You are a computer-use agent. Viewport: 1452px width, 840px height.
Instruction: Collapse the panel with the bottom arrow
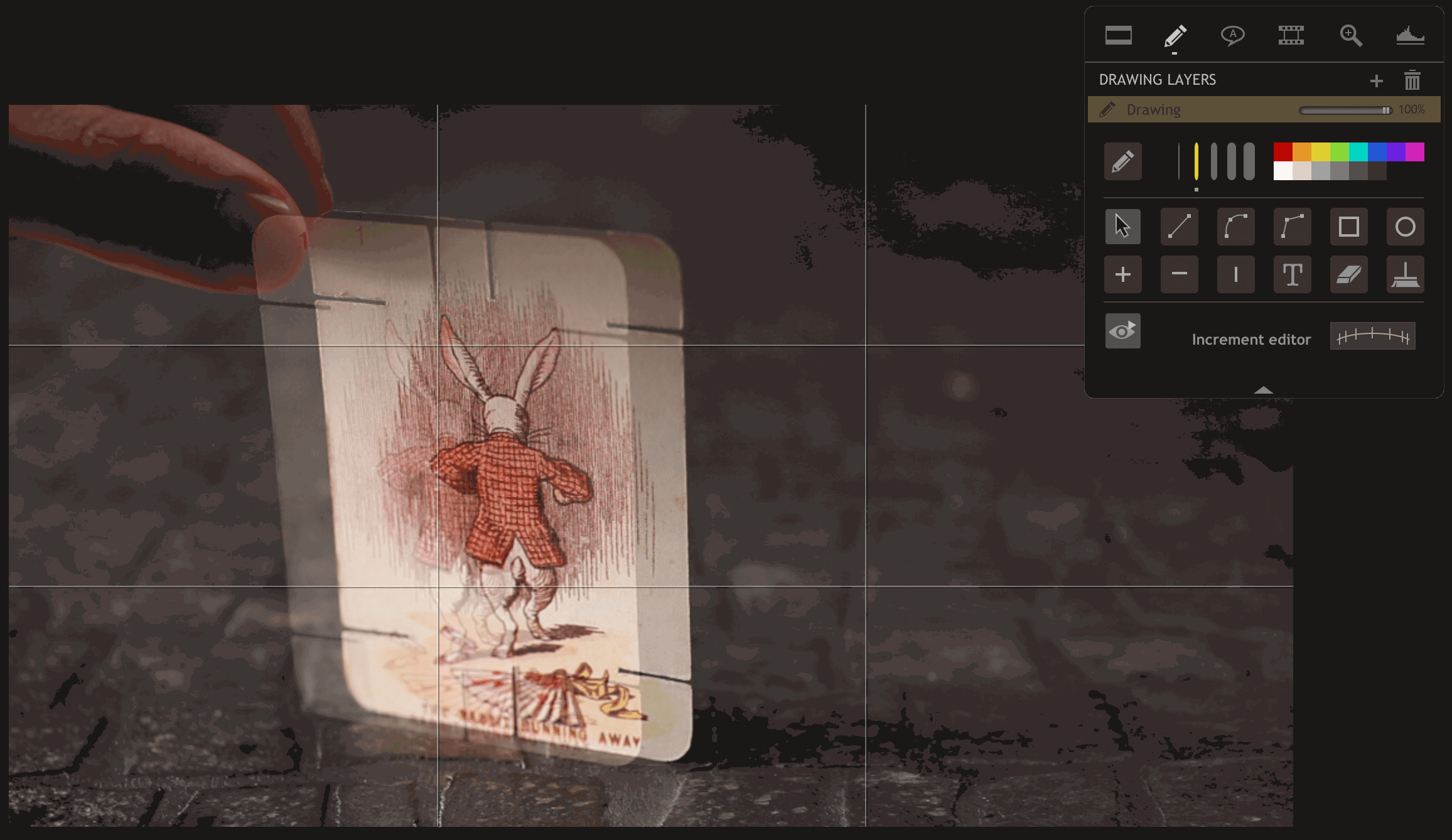click(x=1264, y=389)
